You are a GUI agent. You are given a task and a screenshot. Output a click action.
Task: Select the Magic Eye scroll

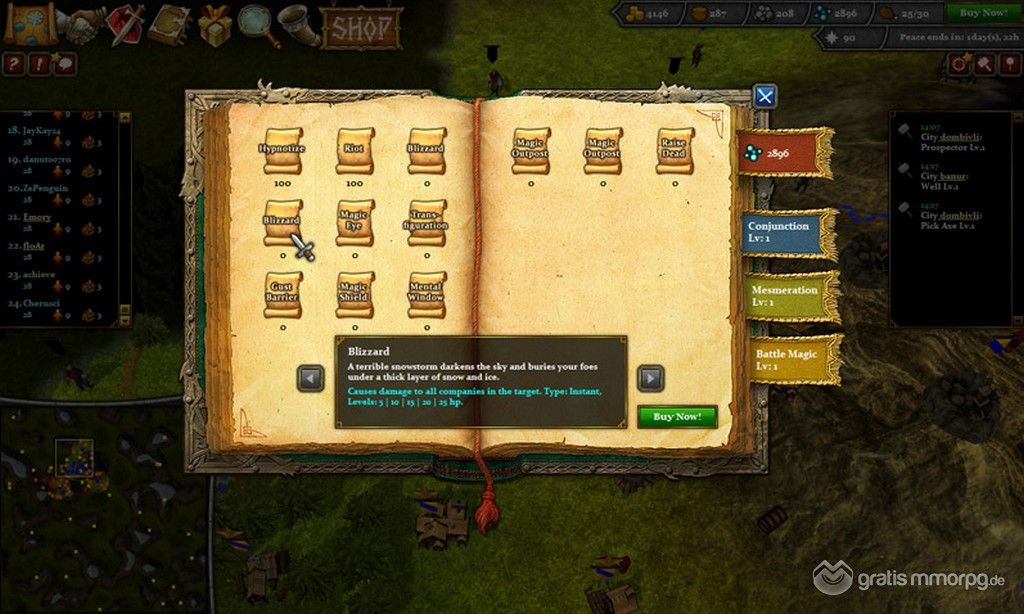(354, 222)
